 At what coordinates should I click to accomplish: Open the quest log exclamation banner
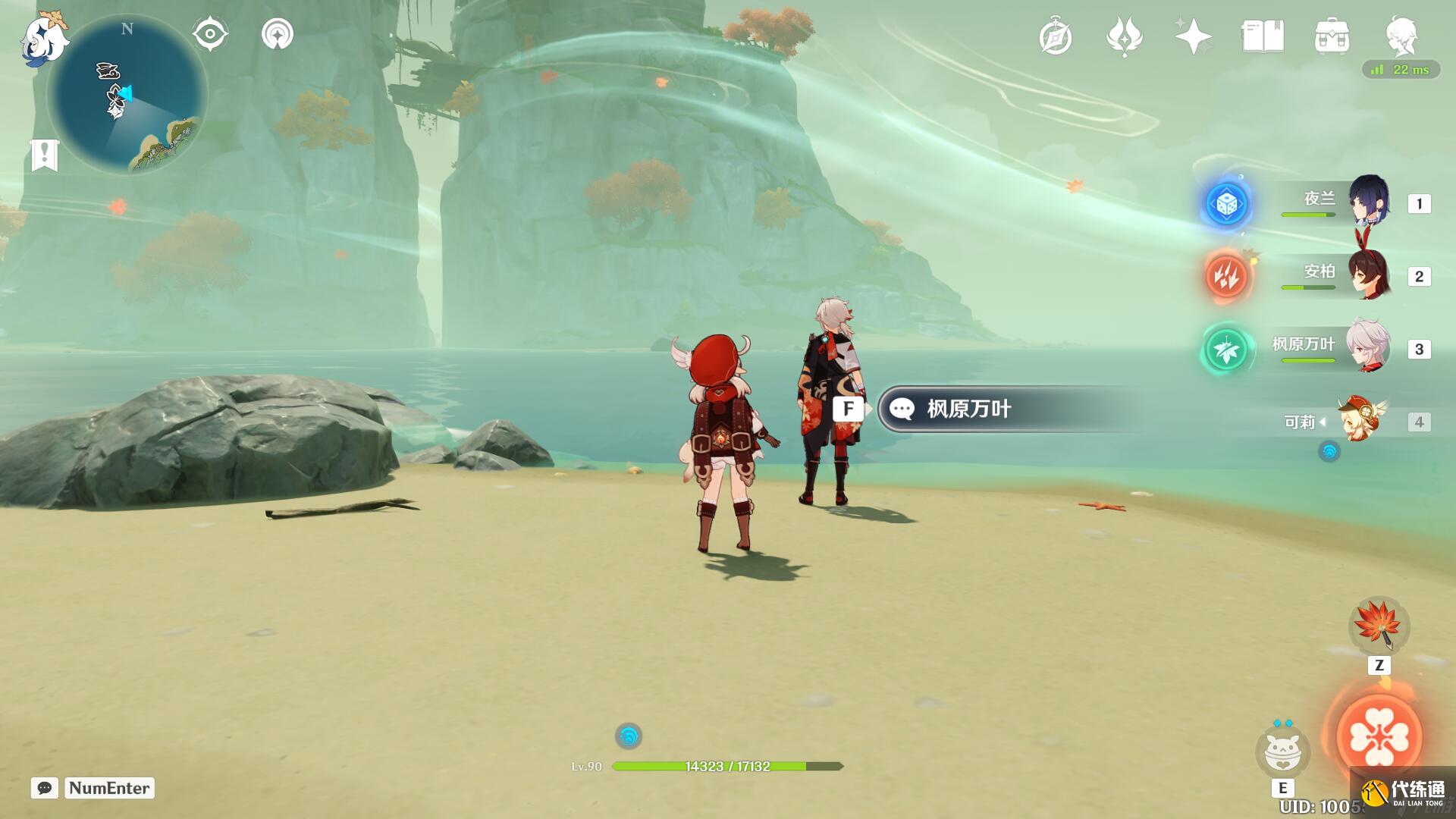[45, 155]
